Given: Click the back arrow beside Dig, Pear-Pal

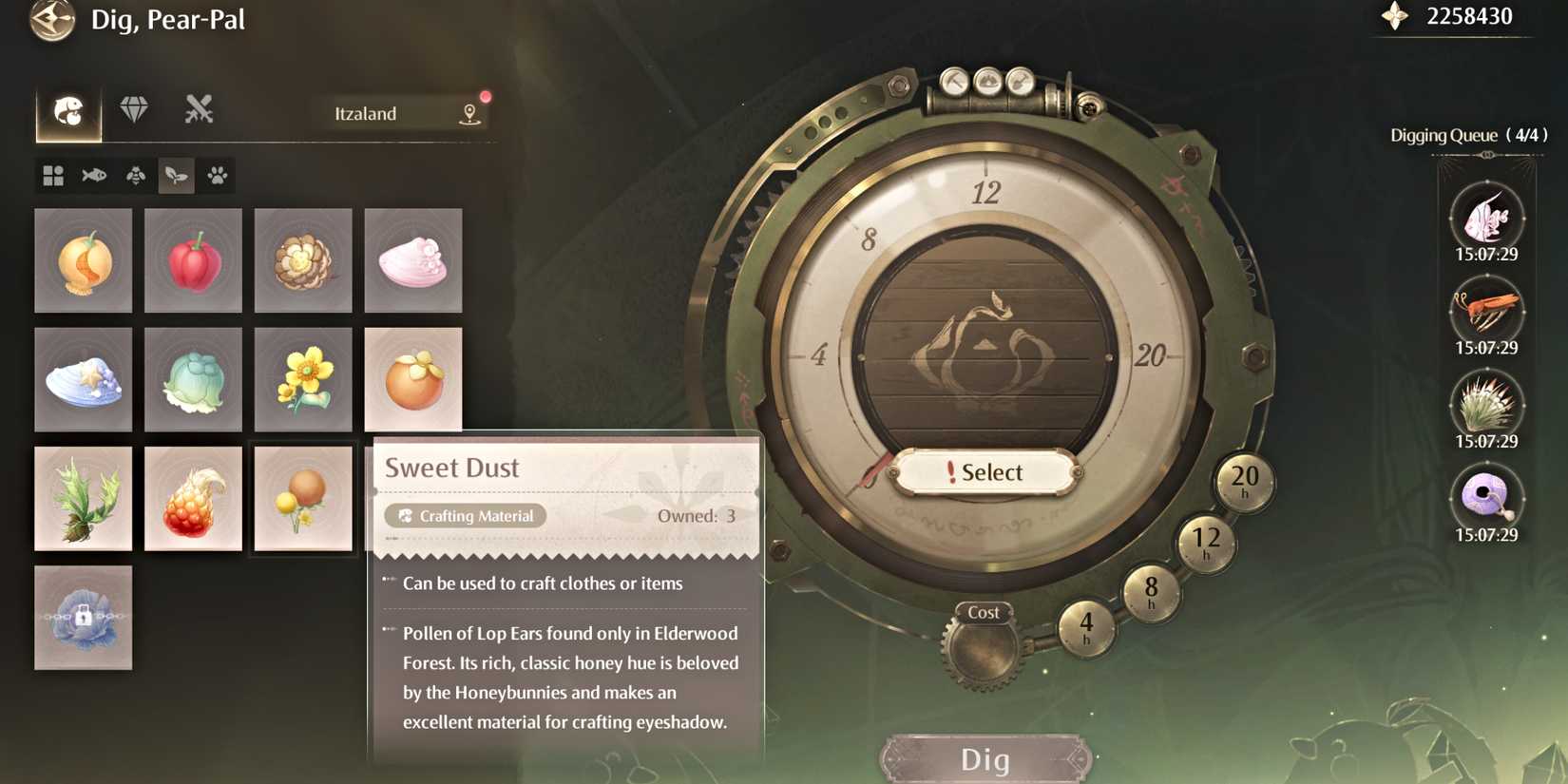Looking at the screenshot, I should (49, 21).
